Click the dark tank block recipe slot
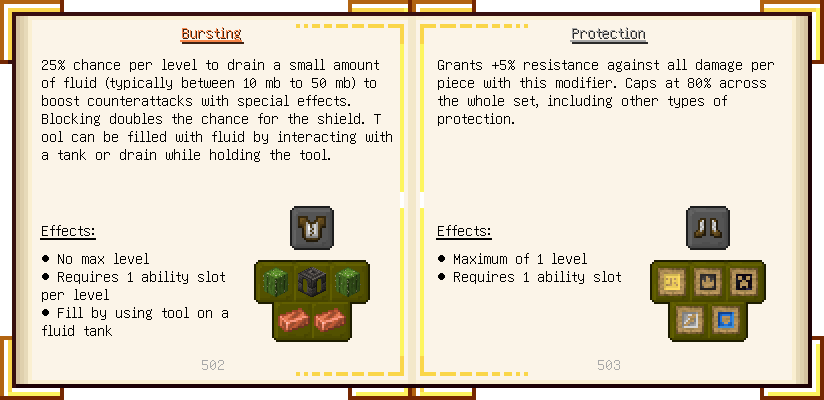This screenshot has height=400, width=824. tap(311, 282)
